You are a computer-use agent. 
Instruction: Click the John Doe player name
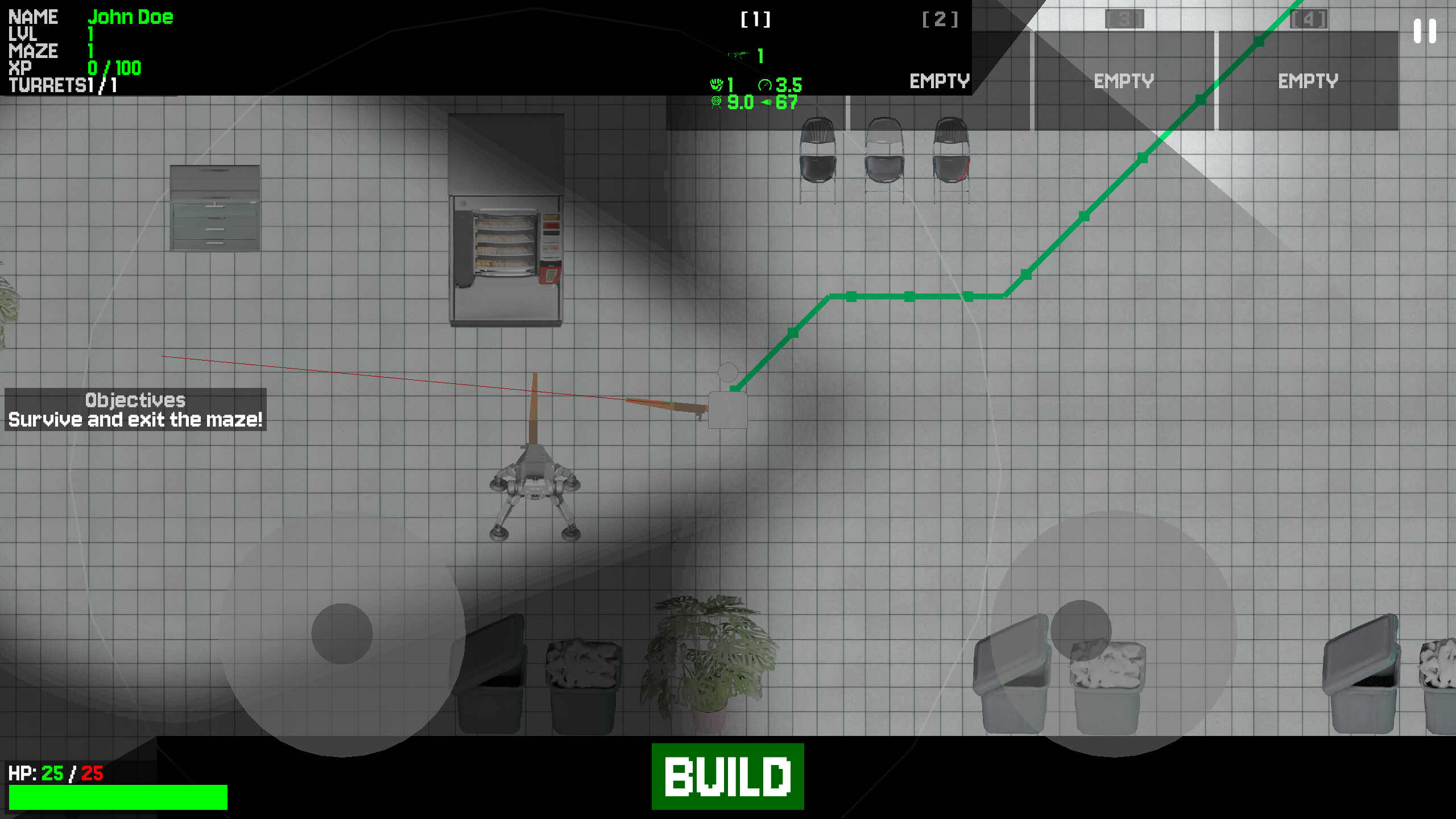click(131, 17)
